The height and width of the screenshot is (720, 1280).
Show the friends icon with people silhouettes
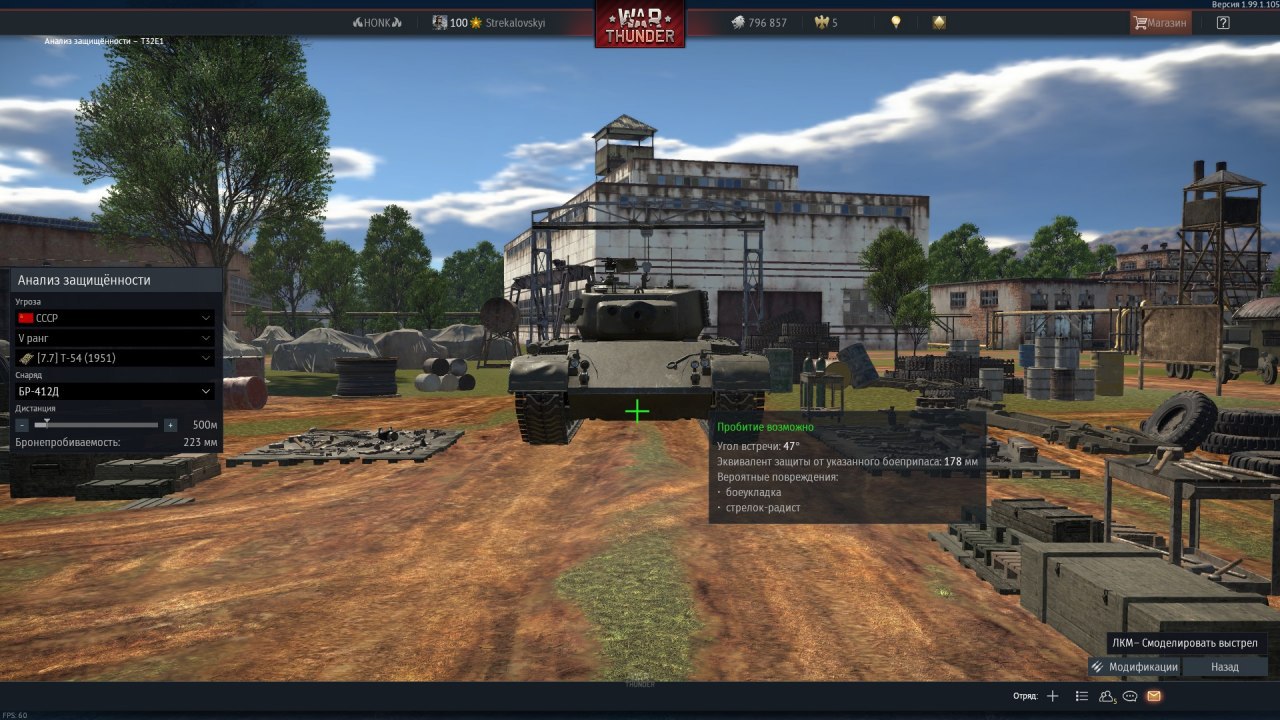tap(1106, 696)
